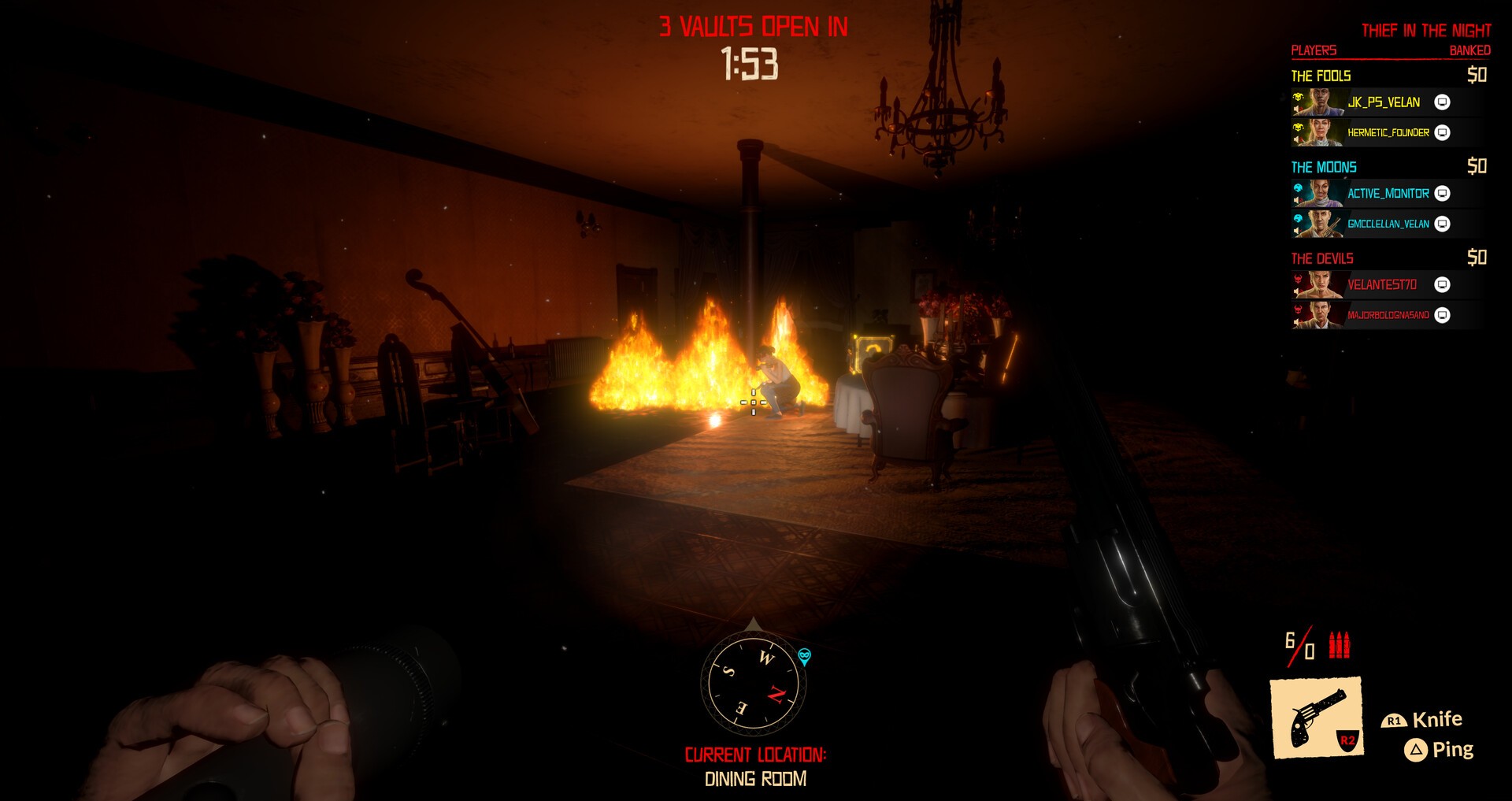Image resolution: width=1512 pixels, height=801 pixels.
Task: Click the compass at the bottom center
Action: click(x=753, y=684)
